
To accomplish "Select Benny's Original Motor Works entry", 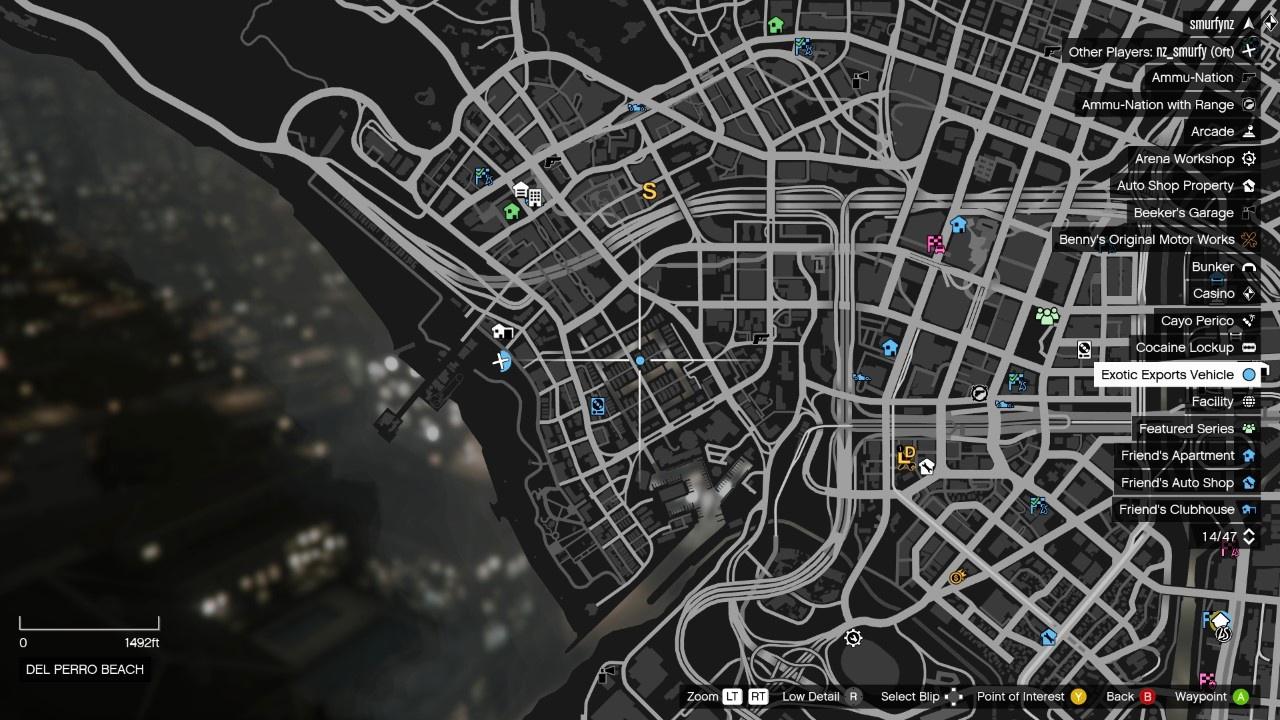I will 1146,240.
